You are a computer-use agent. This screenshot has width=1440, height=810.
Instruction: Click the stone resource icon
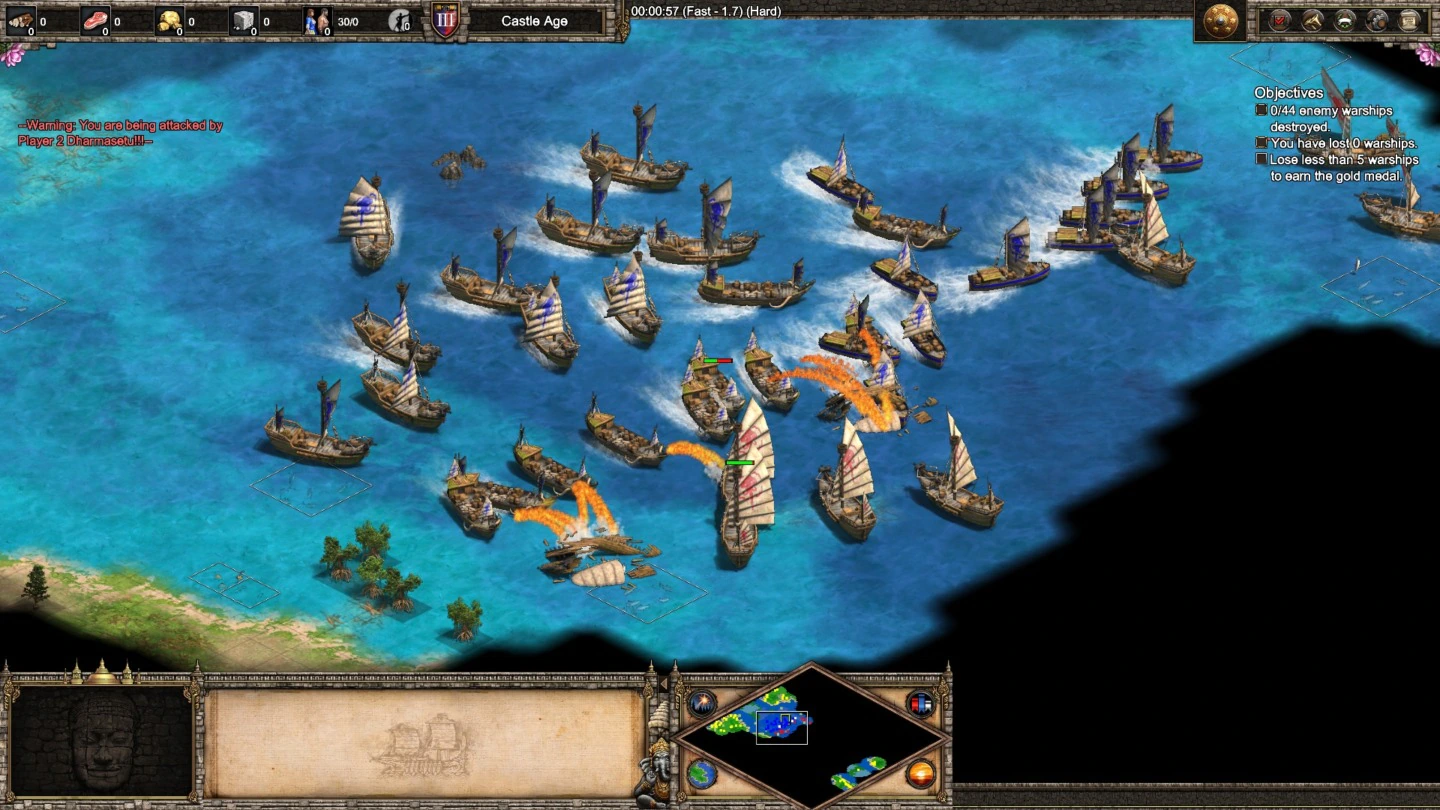coord(245,20)
